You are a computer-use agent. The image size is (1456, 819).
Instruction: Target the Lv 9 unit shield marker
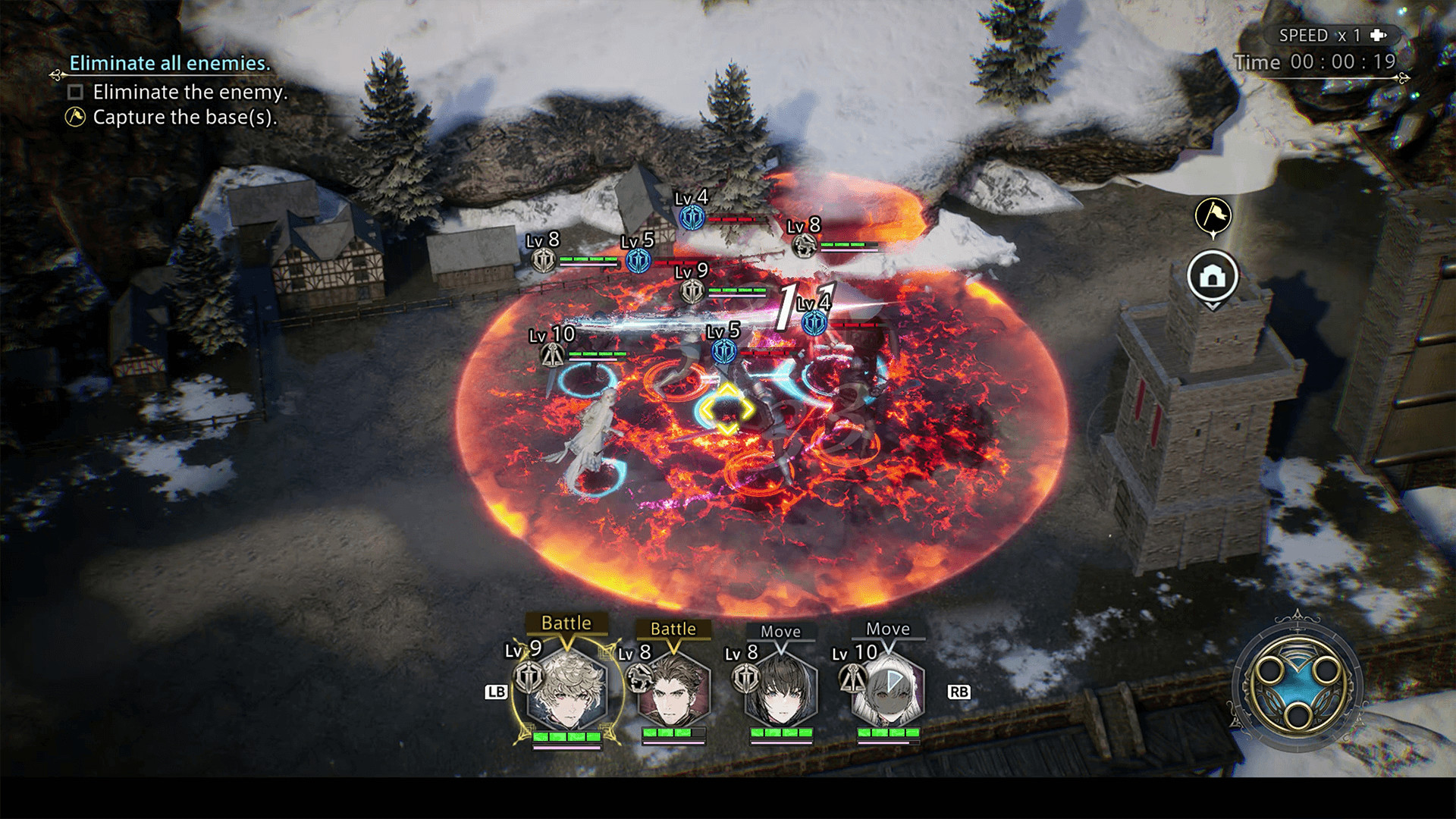point(692,291)
